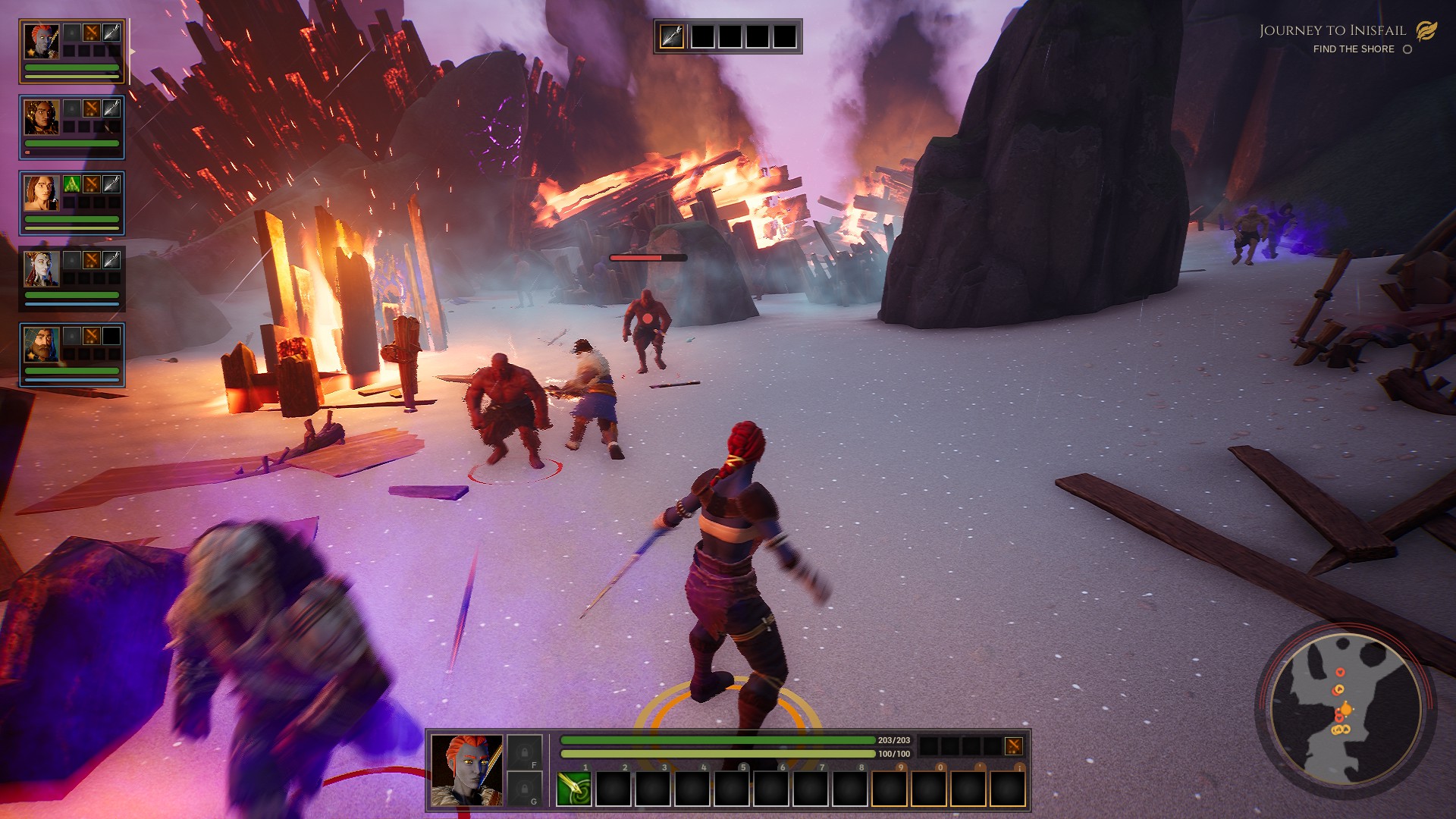Click the green rune buff icon

pyautogui.click(x=72, y=184)
